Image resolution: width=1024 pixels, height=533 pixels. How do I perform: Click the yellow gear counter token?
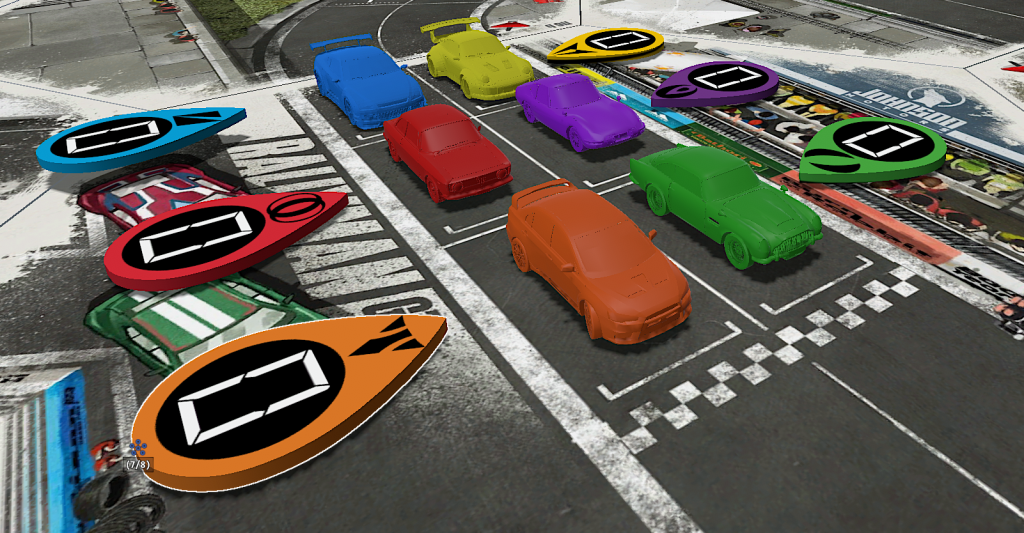coord(606,43)
